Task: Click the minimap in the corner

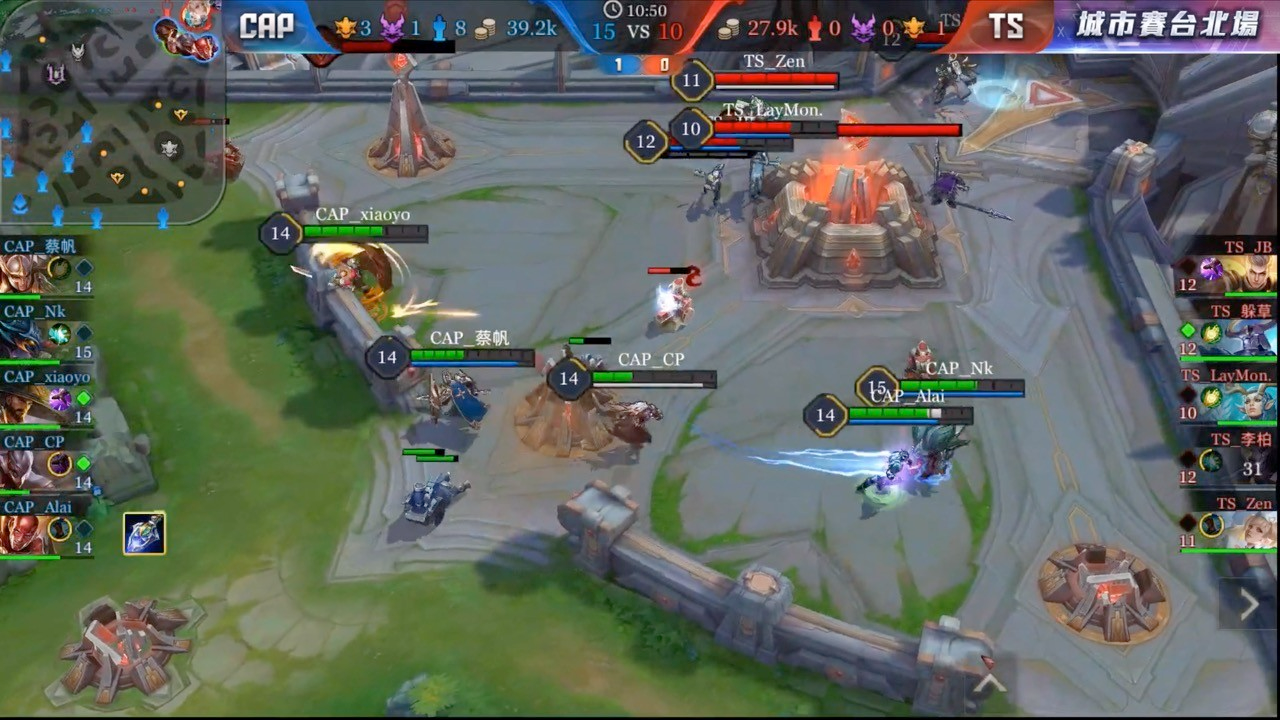Action: (x=112, y=112)
